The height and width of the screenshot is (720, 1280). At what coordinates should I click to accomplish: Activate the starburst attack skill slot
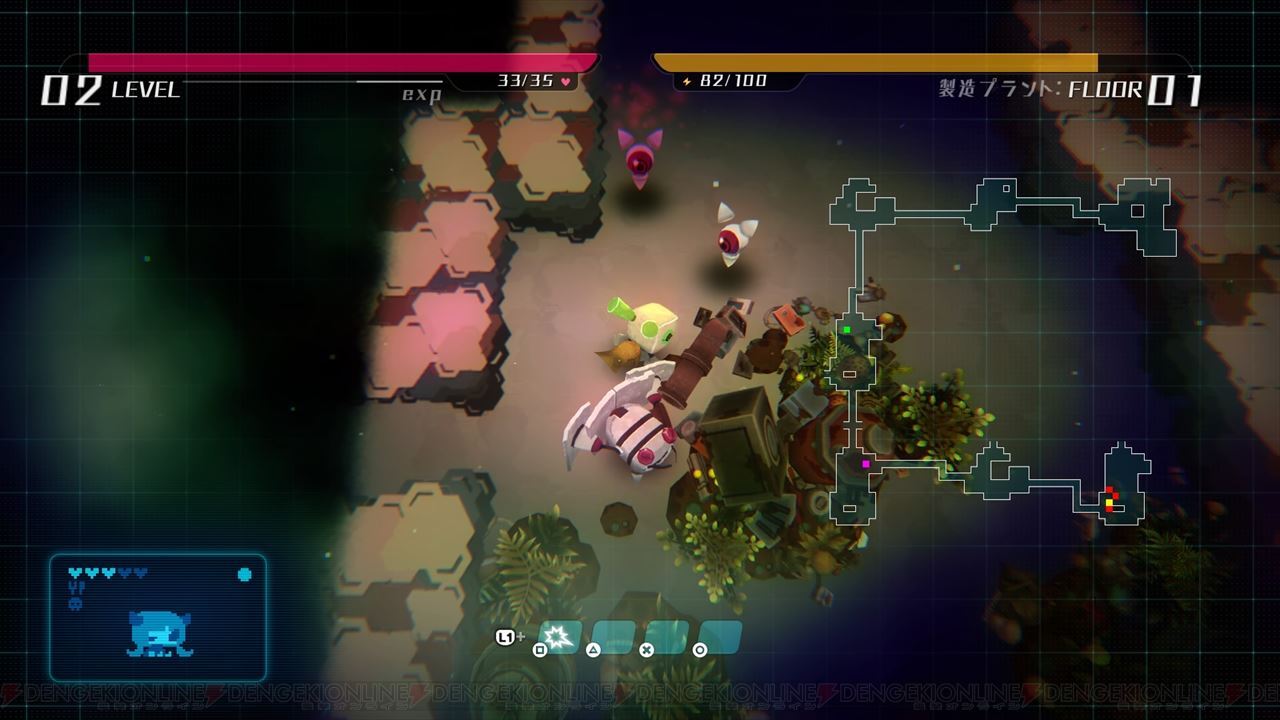[560, 636]
